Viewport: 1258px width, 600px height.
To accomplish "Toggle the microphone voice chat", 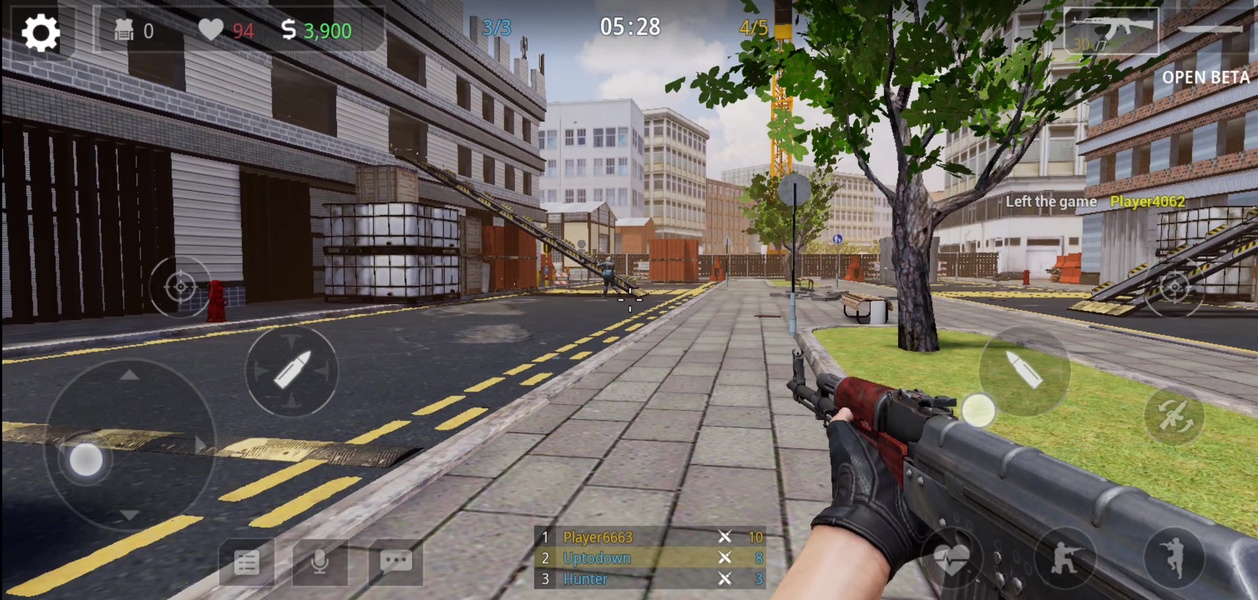I will (320, 562).
